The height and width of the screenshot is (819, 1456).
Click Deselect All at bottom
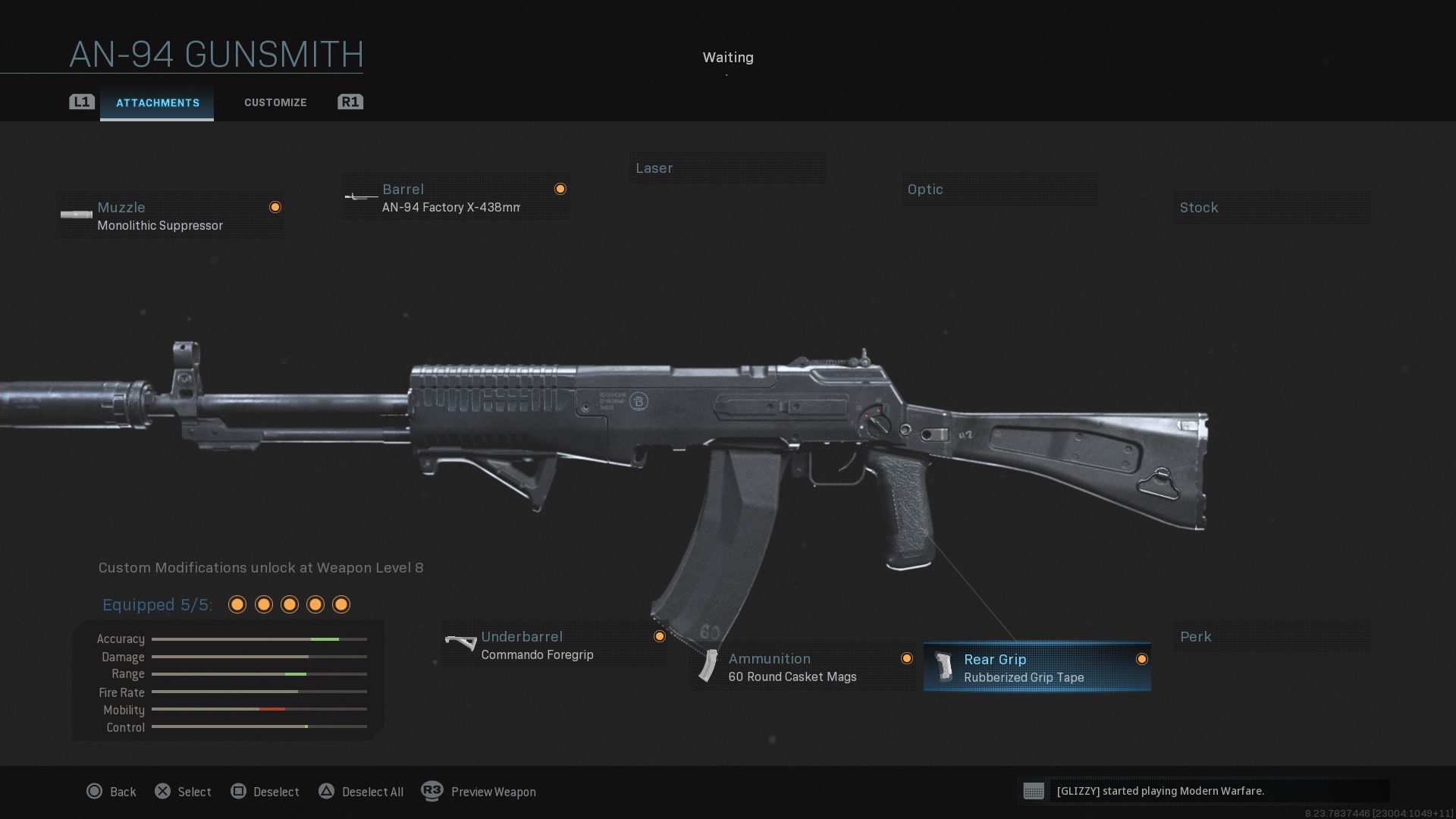pyautogui.click(x=372, y=792)
